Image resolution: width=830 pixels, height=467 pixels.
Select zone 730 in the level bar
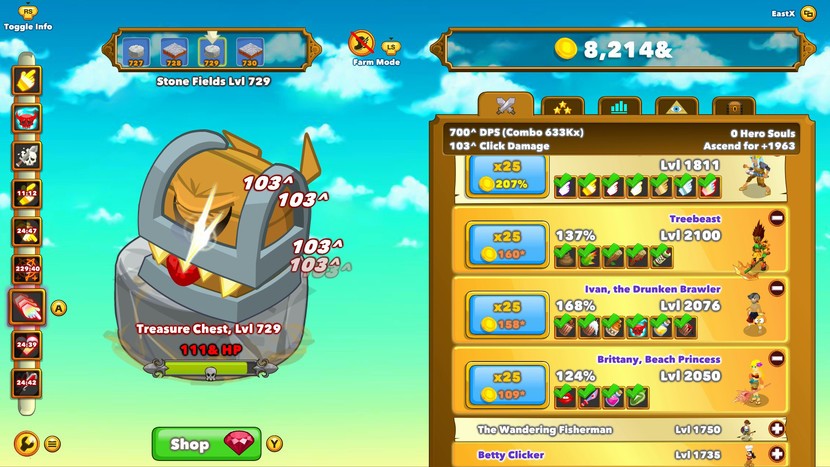250,51
